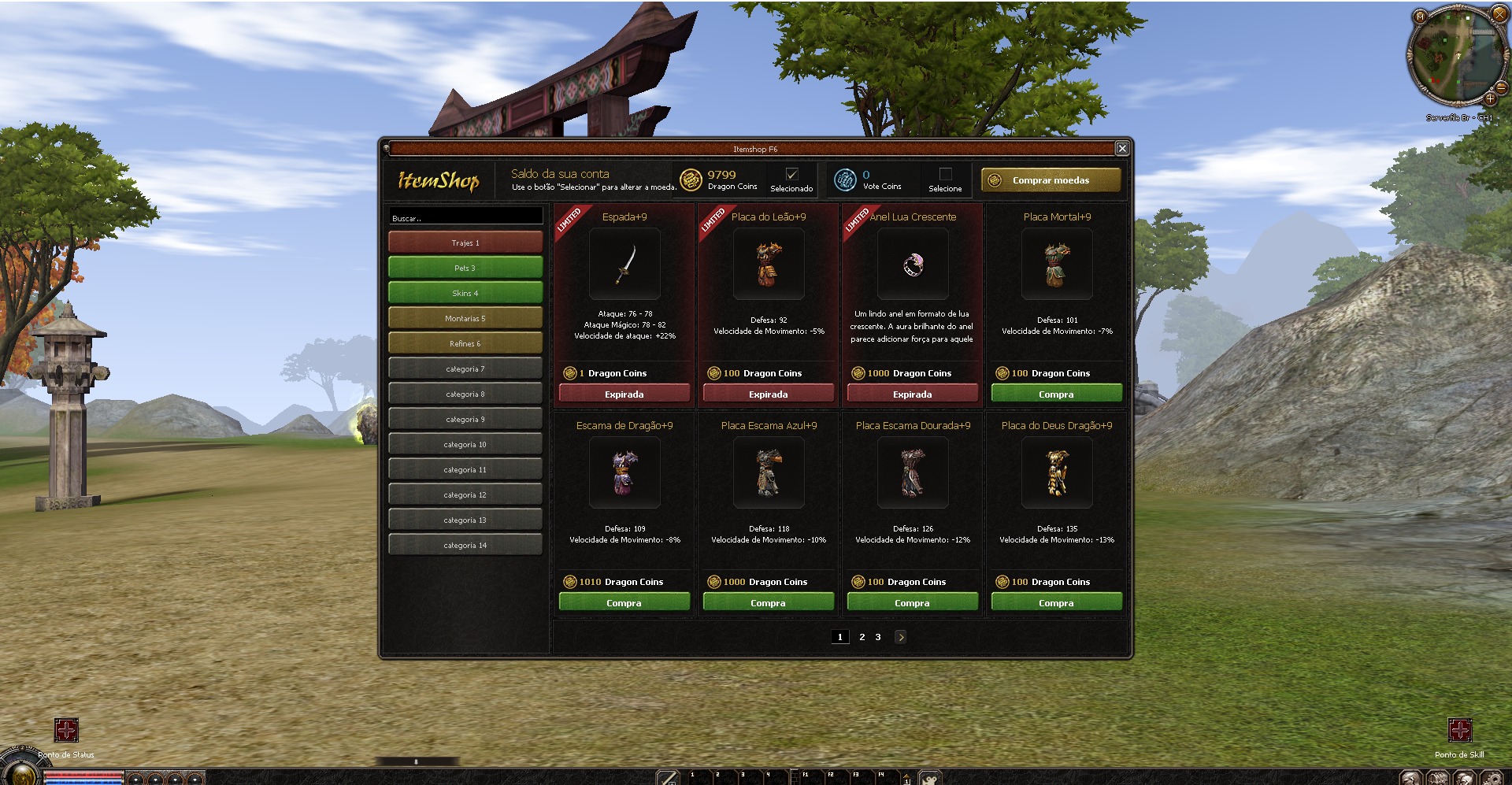1512x785 pixels.
Task: Expand the Trajes 1 category
Action: pos(464,243)
